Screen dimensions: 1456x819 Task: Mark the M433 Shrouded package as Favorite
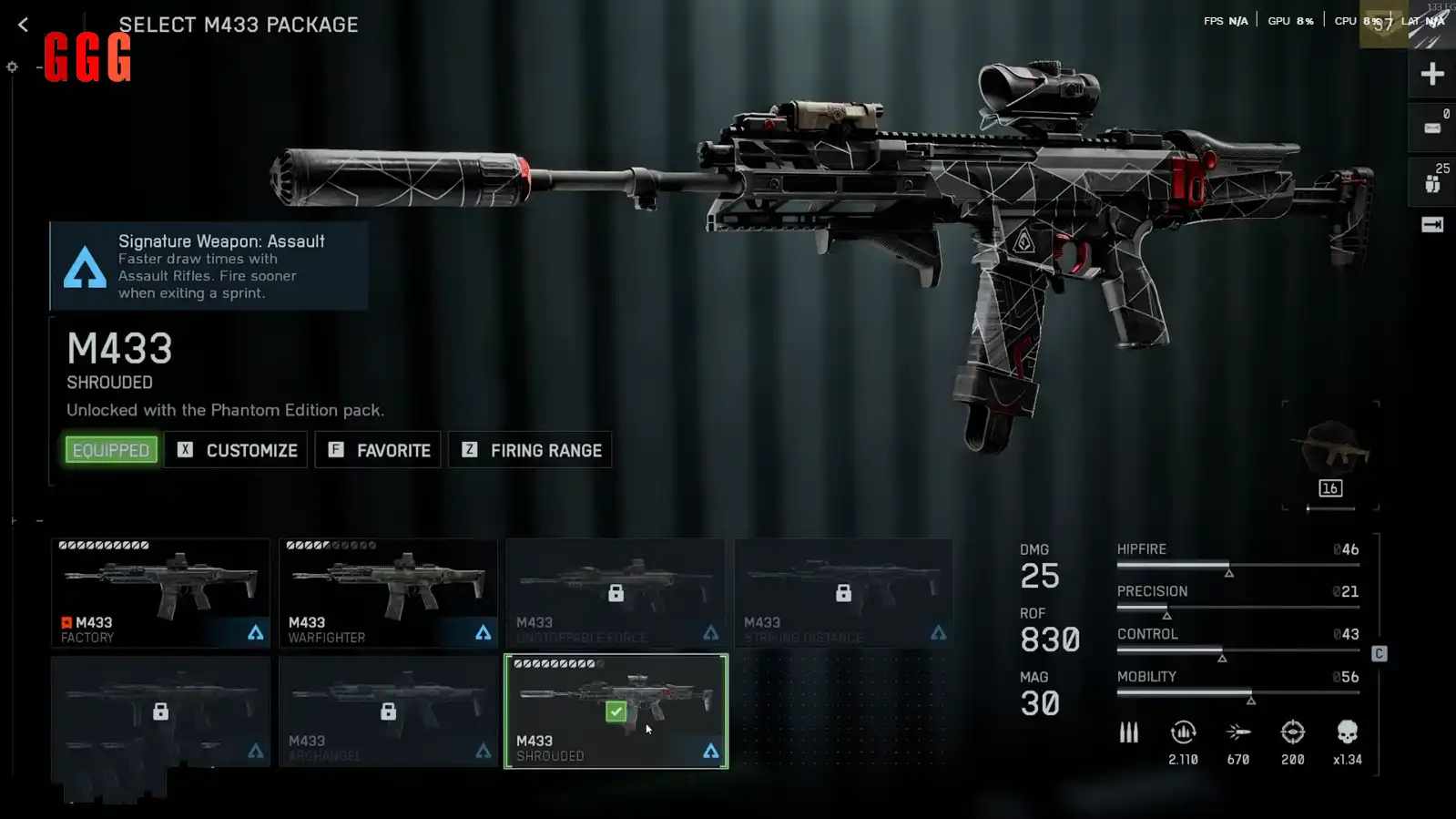tap(378, 450)
